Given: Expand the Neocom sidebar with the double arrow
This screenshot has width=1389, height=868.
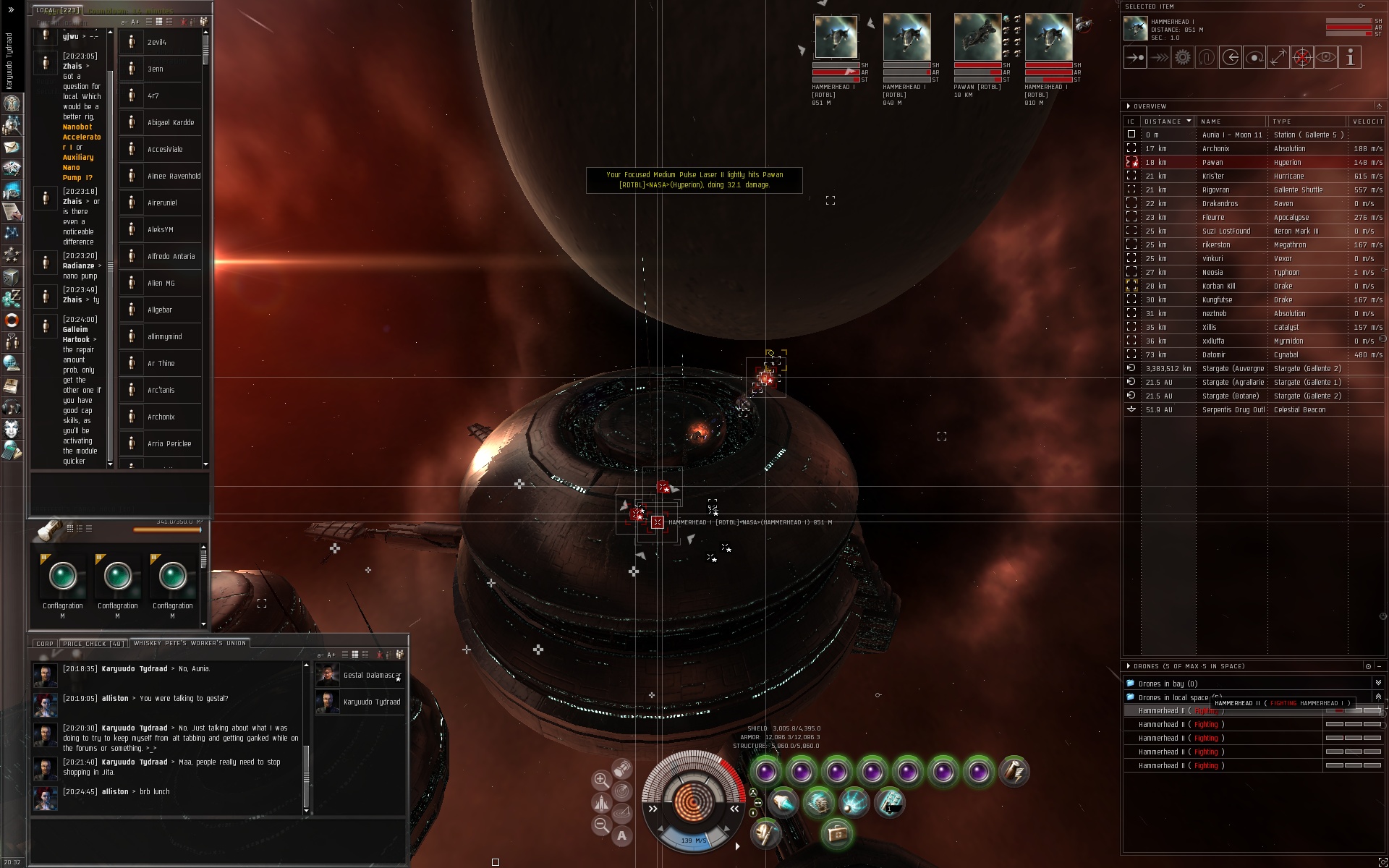Looking at the screenshot, I should coord(11,10).
